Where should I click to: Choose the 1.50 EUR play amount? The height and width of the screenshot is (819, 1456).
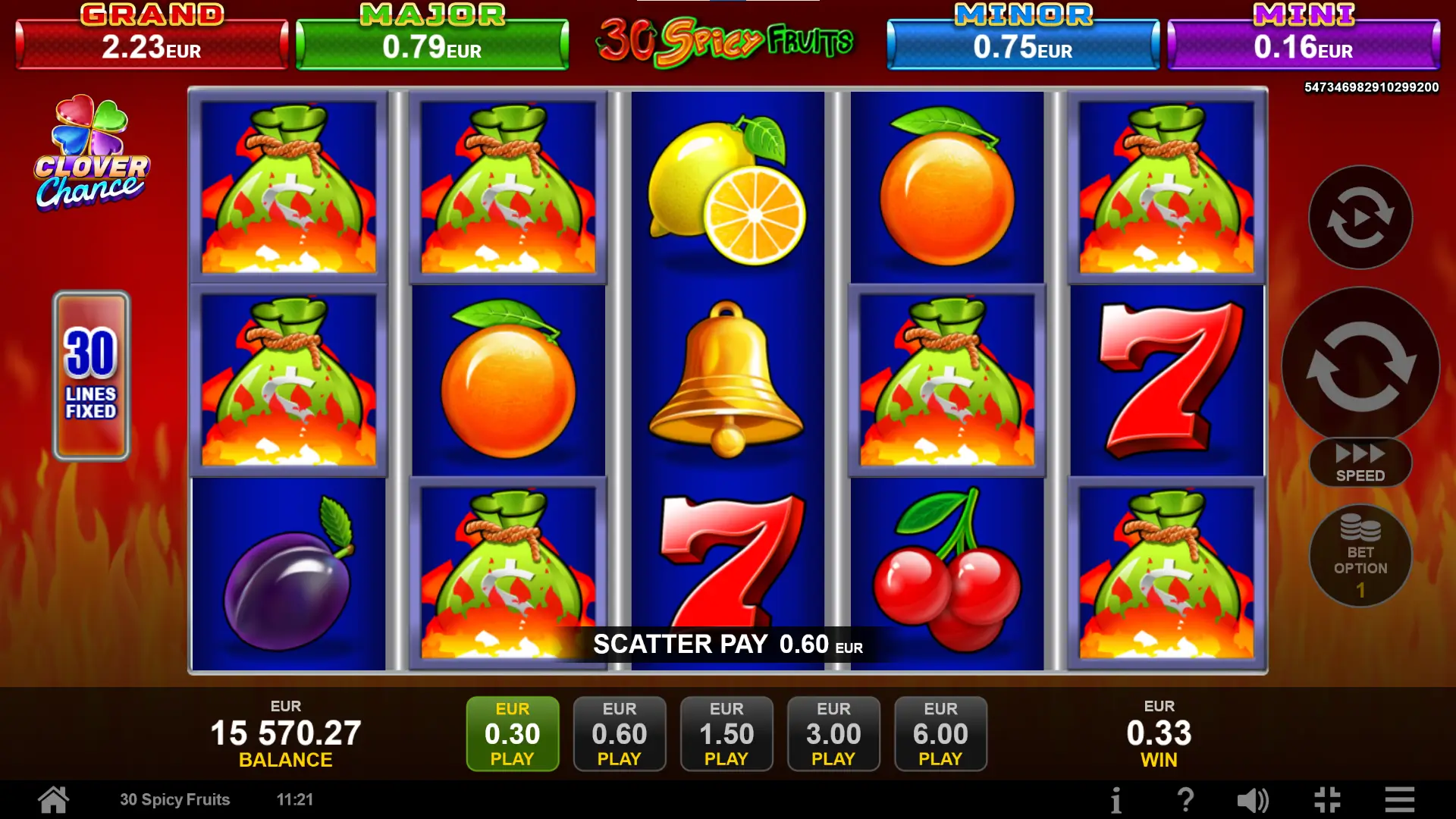tap(726, 733)
